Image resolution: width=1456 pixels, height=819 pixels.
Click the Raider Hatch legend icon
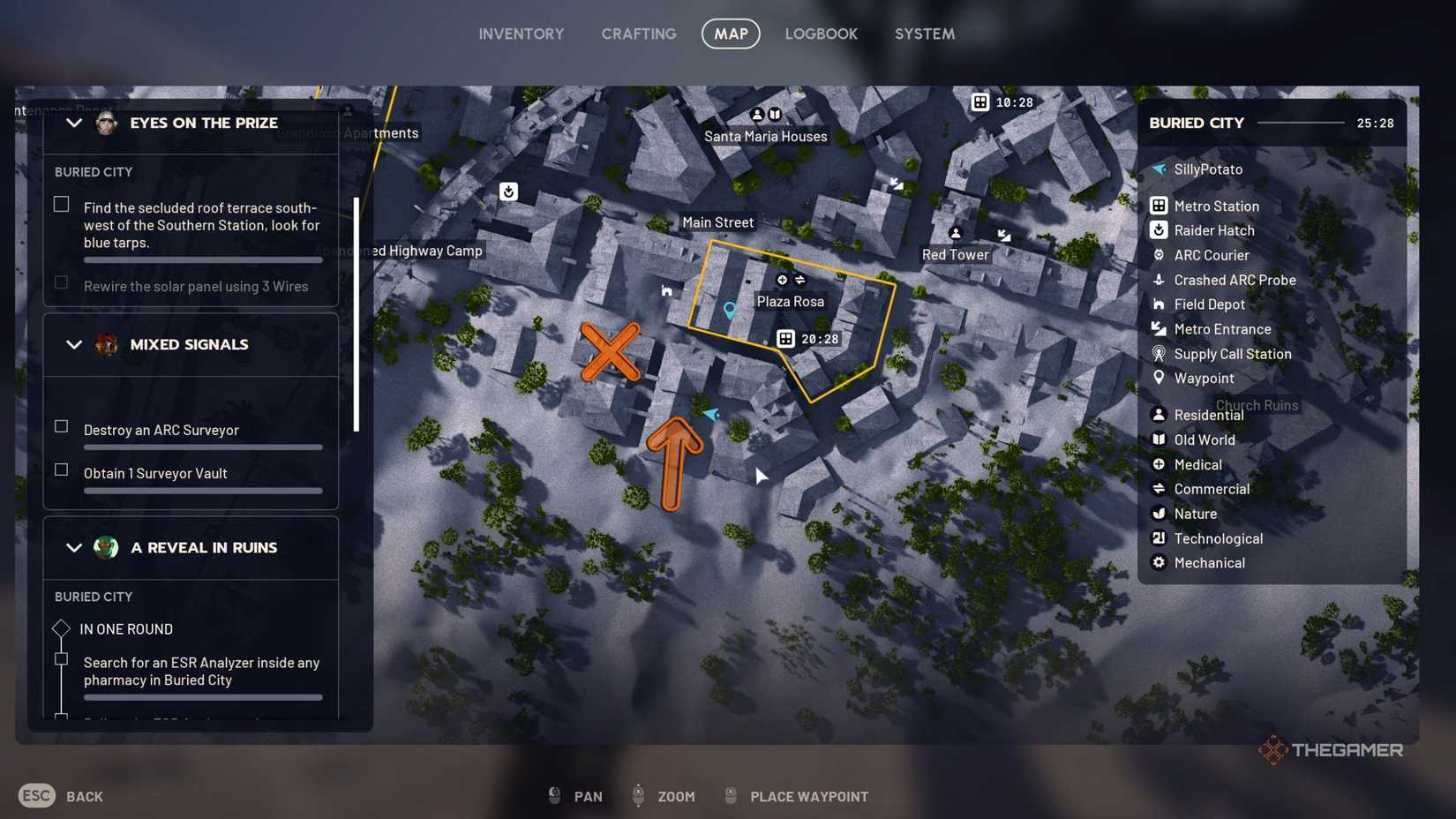[1160, 230]
